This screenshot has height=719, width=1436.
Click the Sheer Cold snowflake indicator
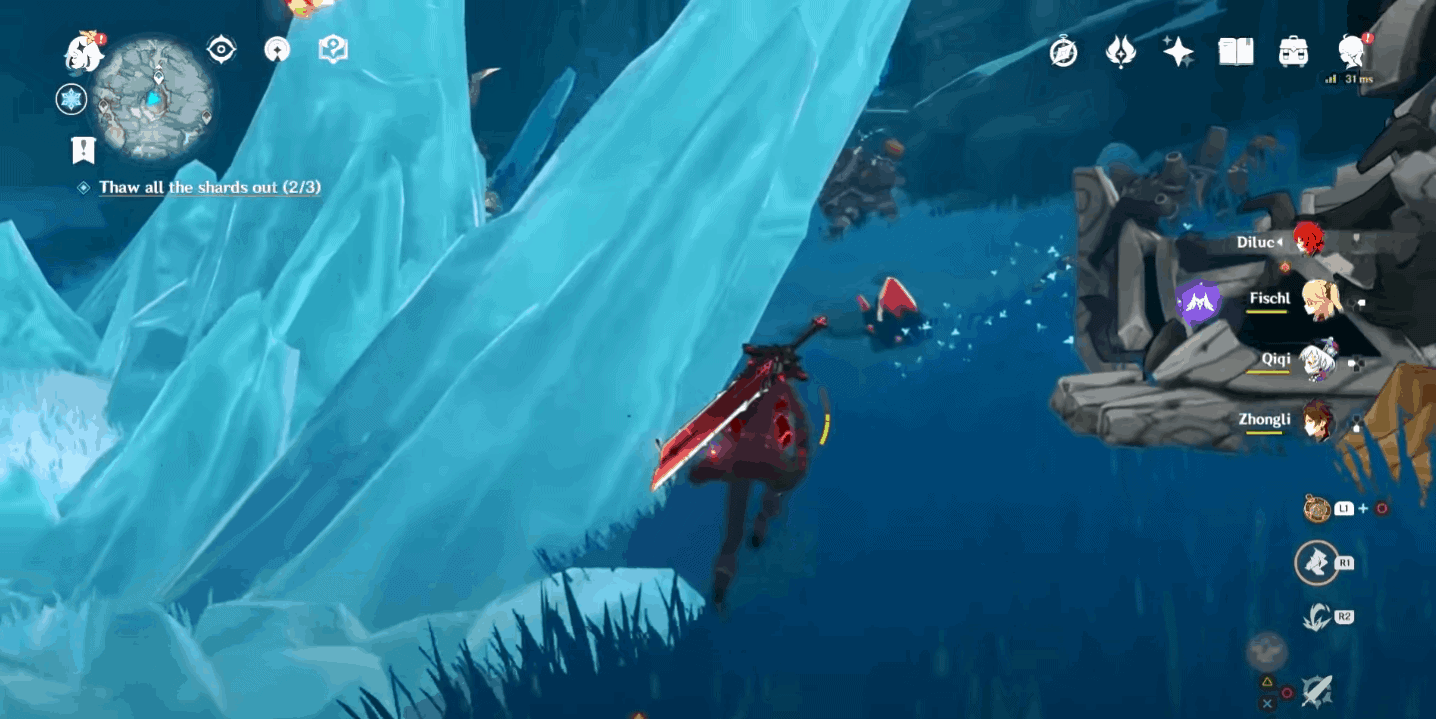71,99
